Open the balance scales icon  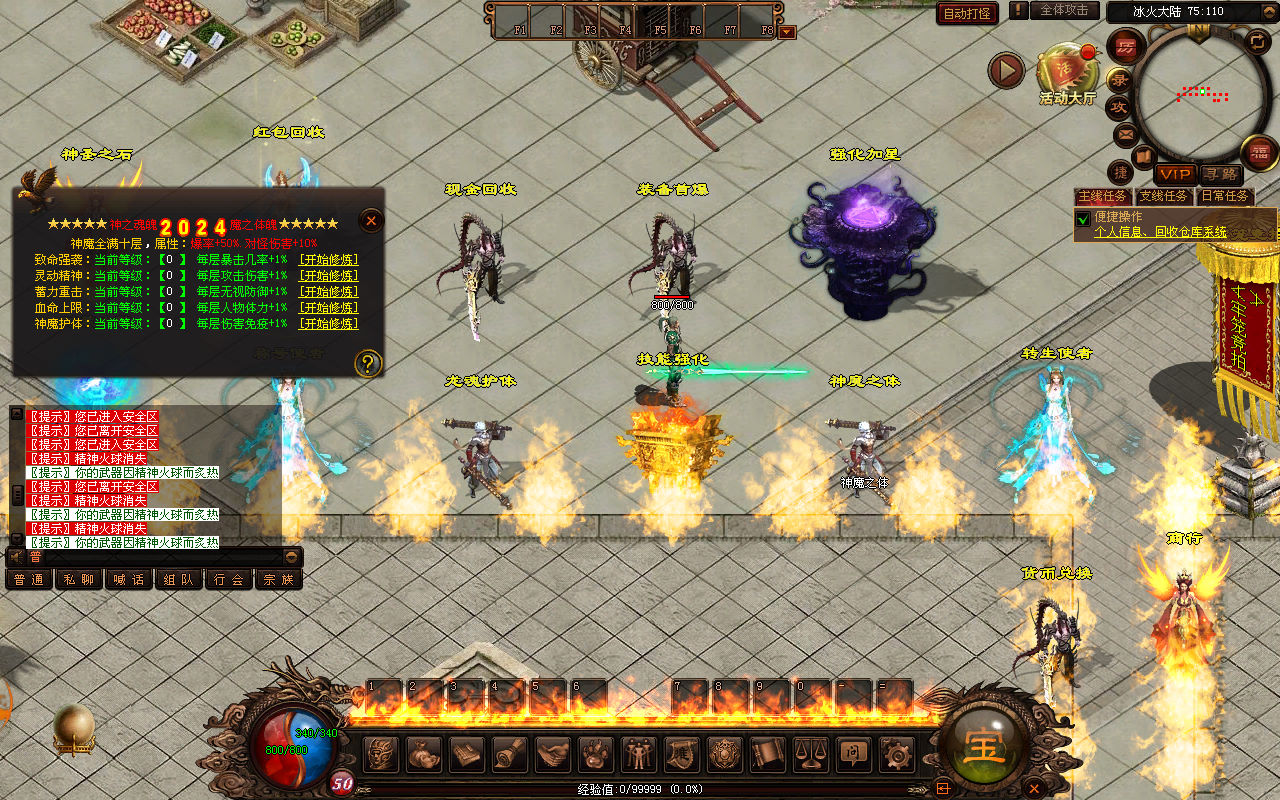[810, 753]
